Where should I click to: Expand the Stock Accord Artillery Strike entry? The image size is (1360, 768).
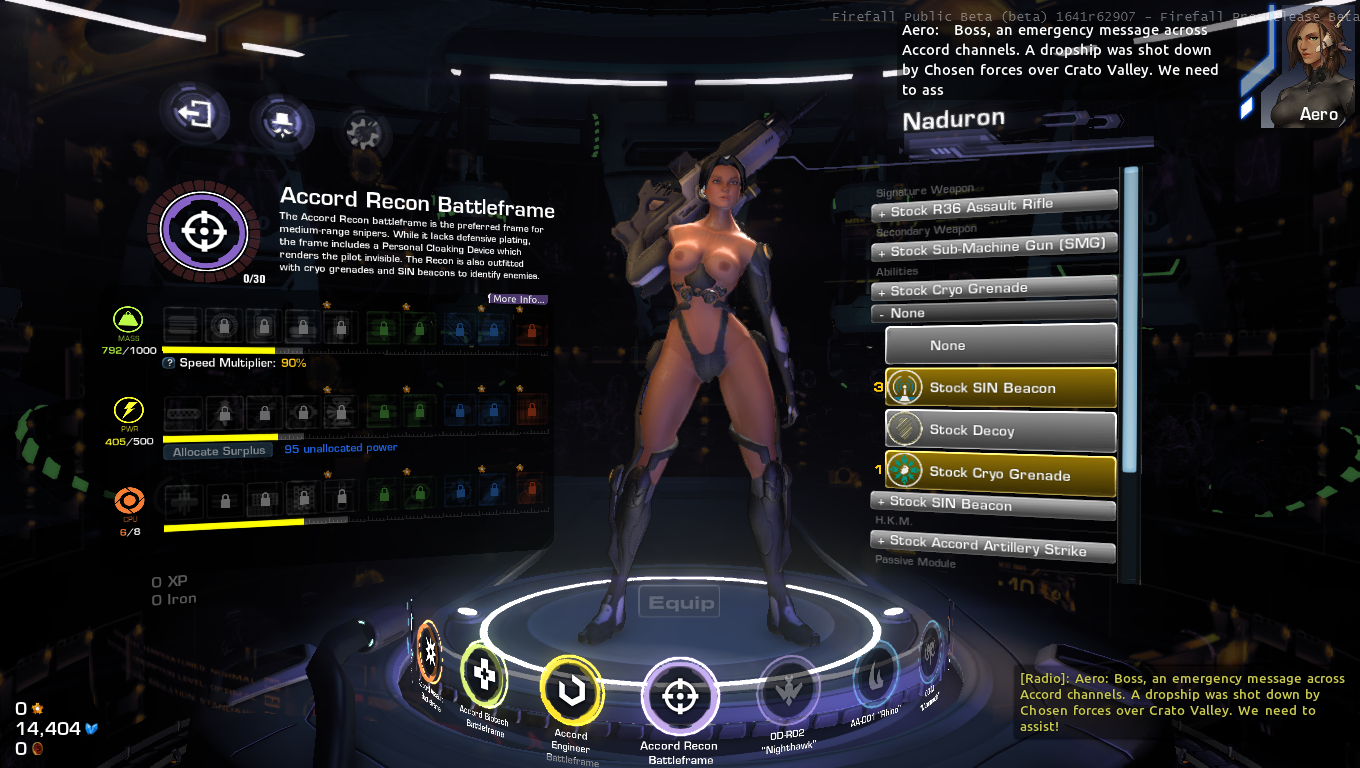click(994, 545)
